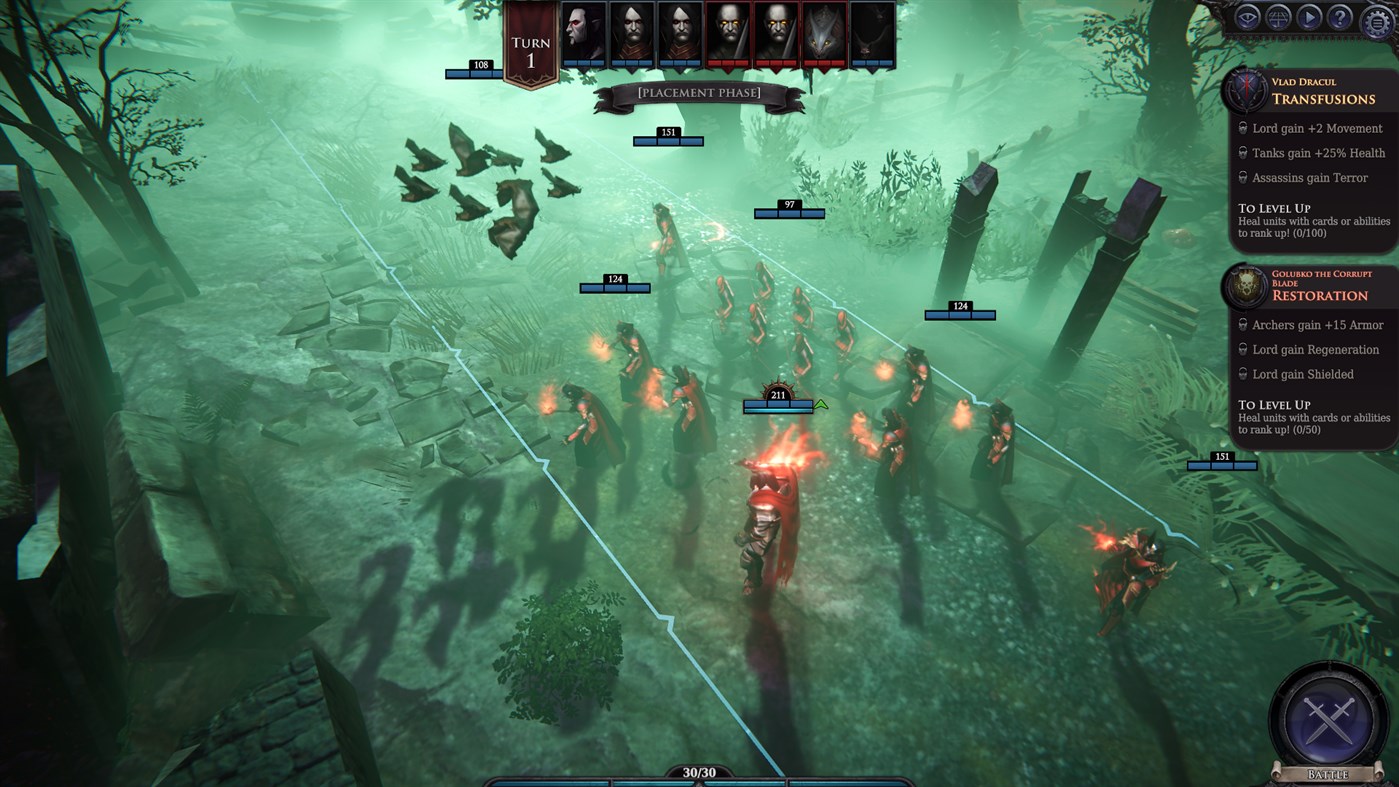Click the Vlad Dracul faction emblem icon

click(1244, 89)
